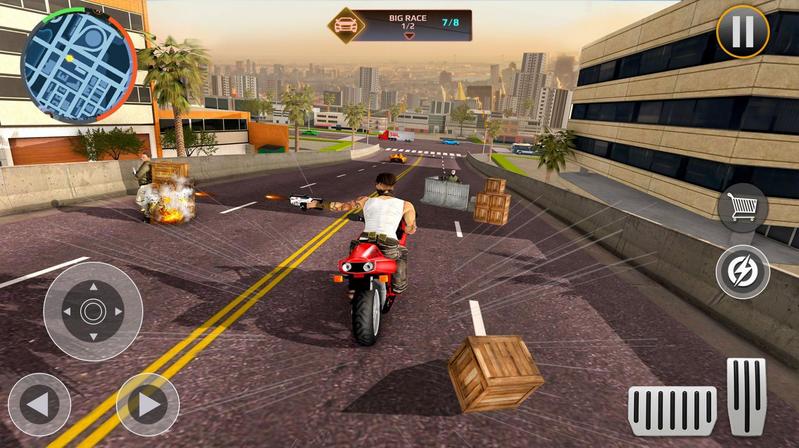Screen dimensions: 799x448
Task: Hit the wide brake pedal
Action: 672,410
